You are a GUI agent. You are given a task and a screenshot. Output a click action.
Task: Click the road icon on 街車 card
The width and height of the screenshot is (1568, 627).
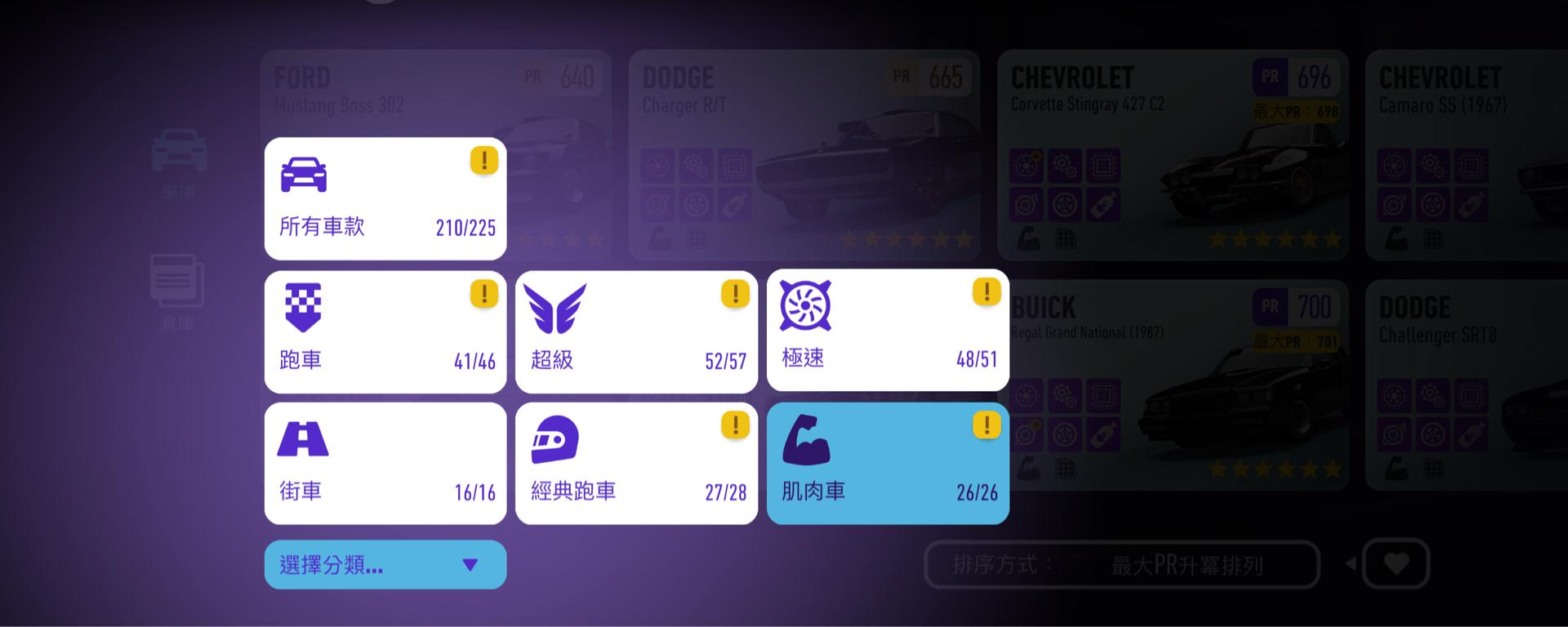point(304,439)
